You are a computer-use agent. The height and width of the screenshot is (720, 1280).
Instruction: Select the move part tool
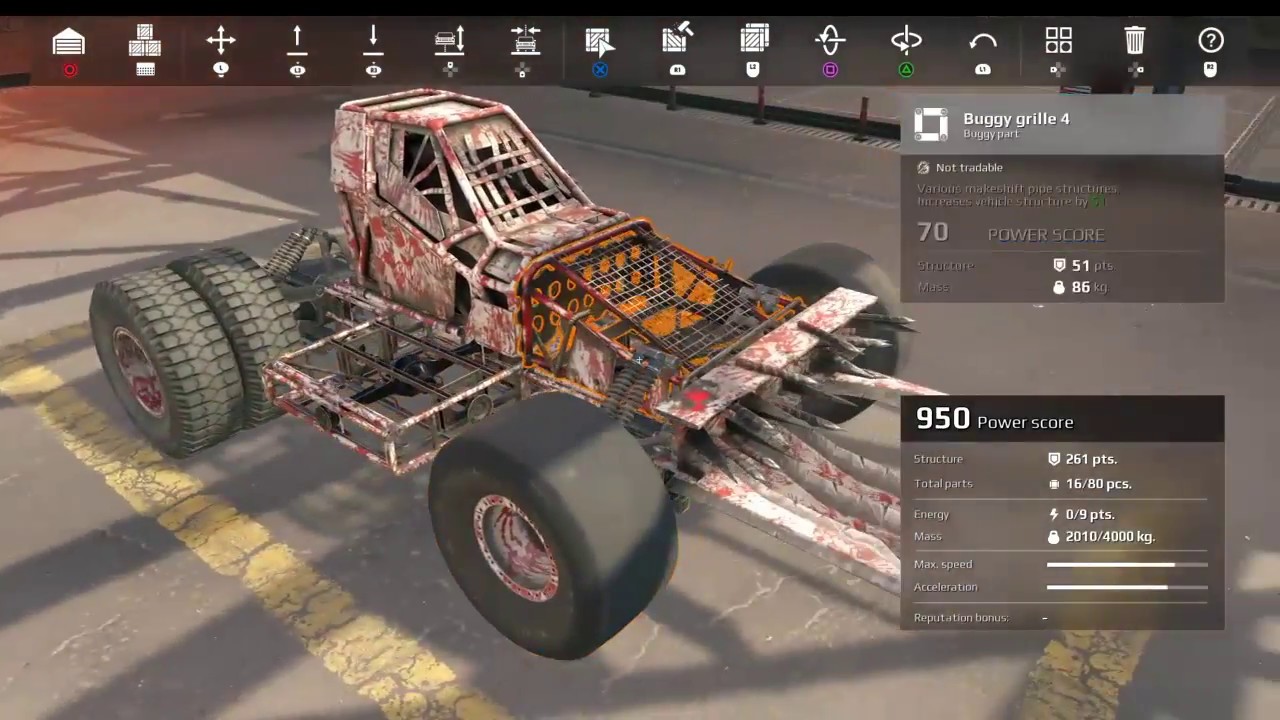pos(220,40)
